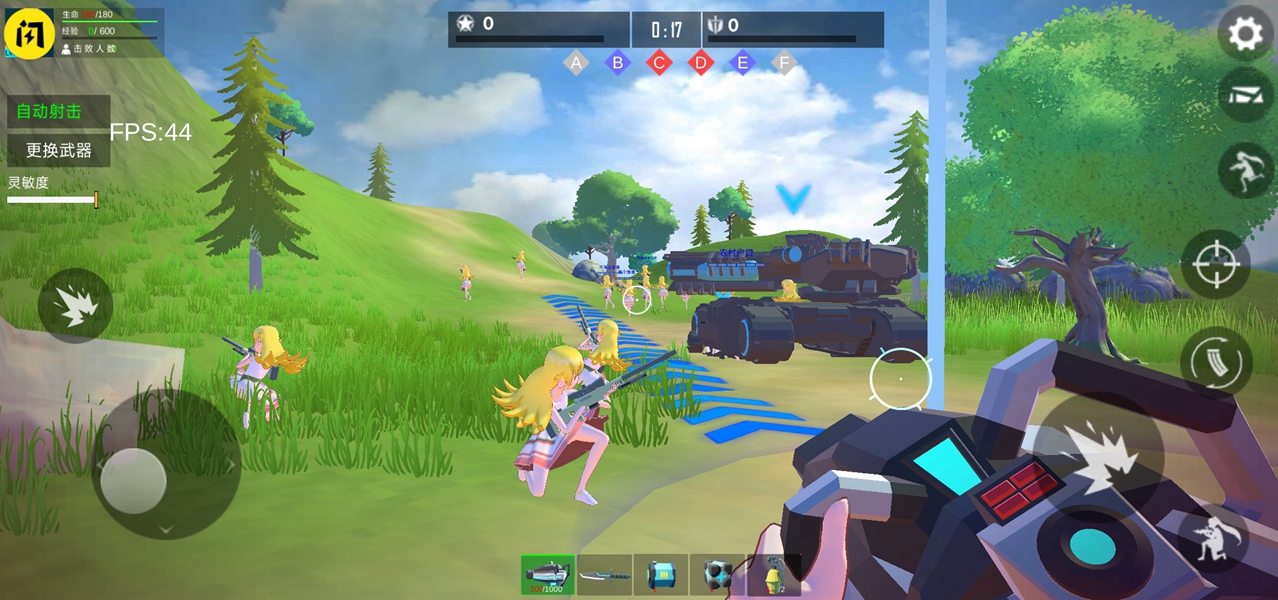Image resolution: width=1278 pixels, height=600 pixels.
Task: Select the energy rifle hotbar slot
Action: coord(547,575)
